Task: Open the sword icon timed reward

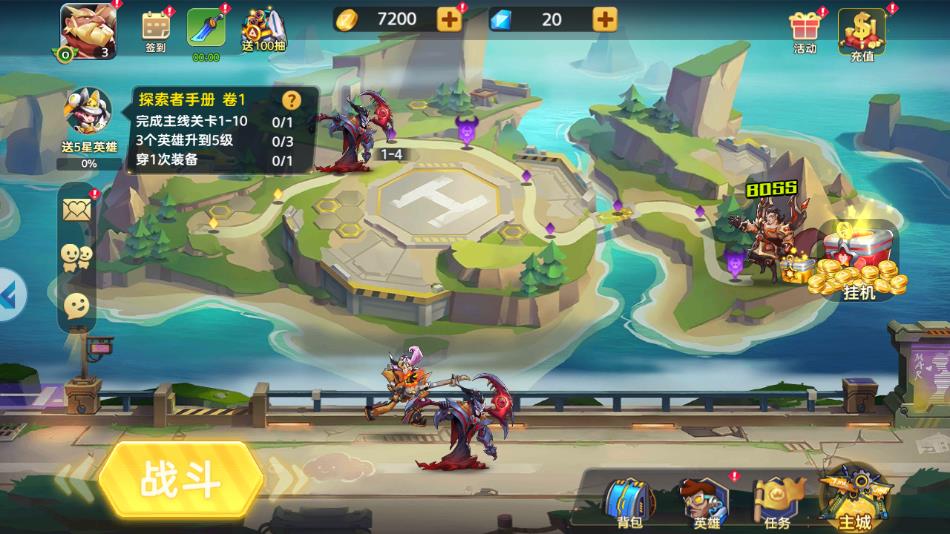Action: point(206,30)
